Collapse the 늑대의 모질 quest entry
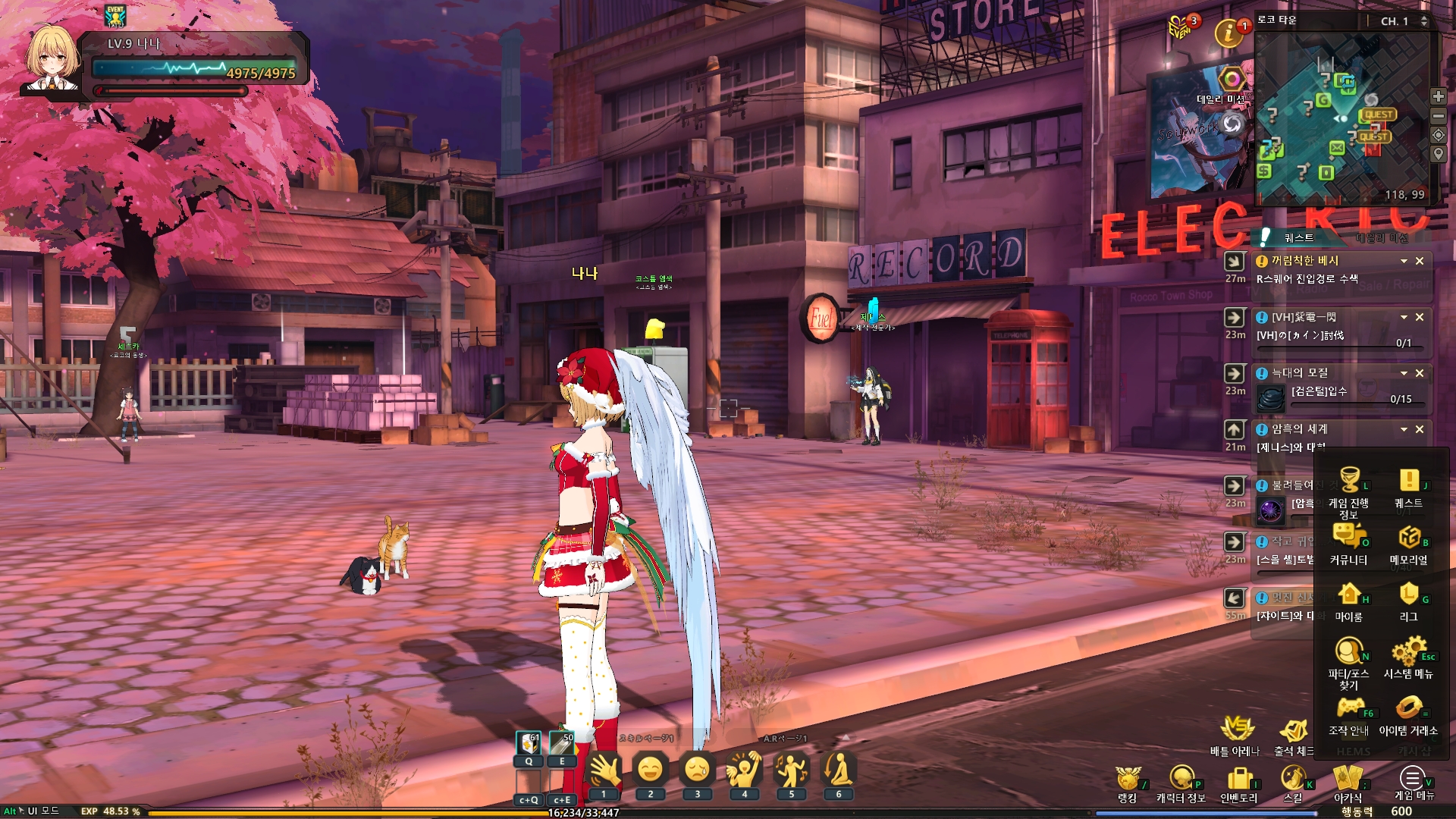 point(1404,373)
